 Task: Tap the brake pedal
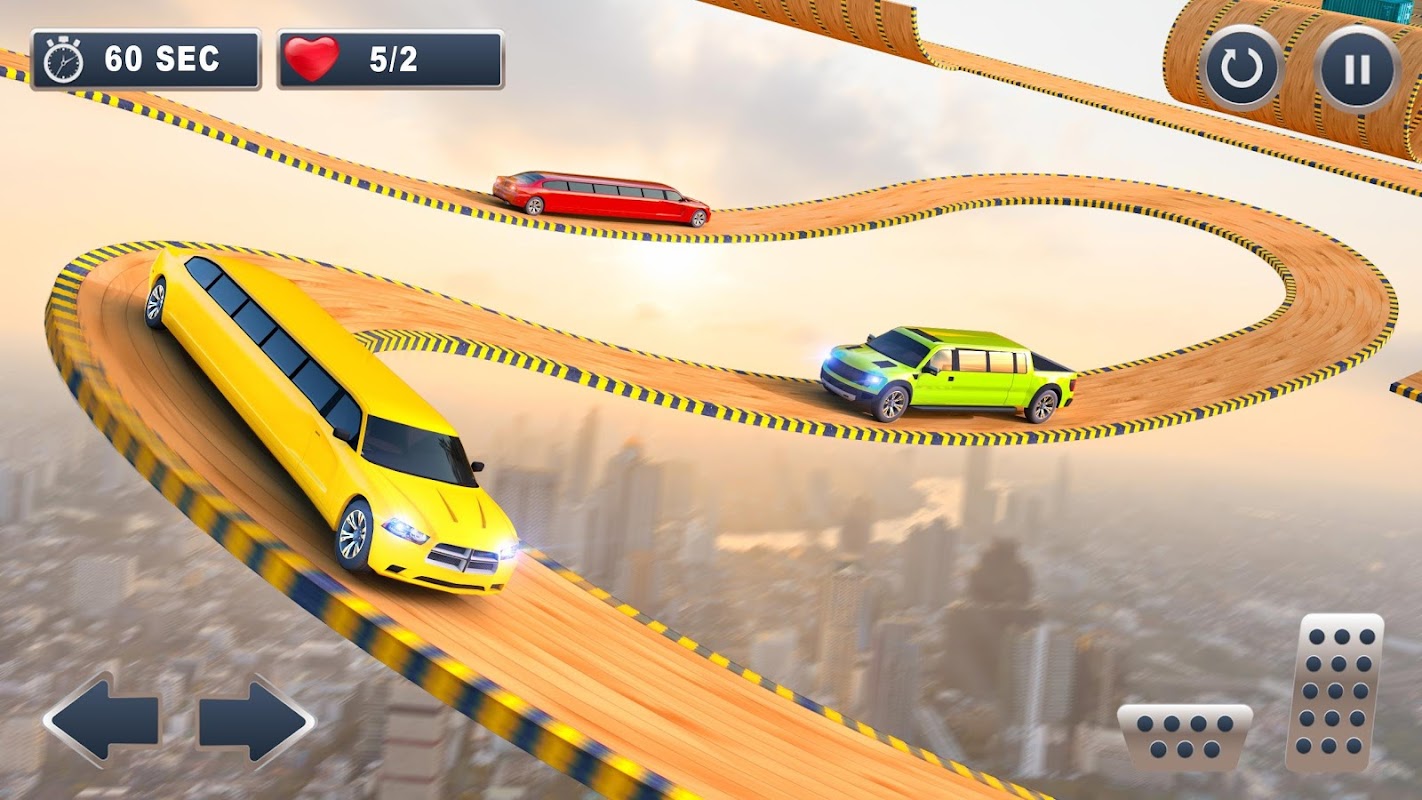coord(1184,737)
